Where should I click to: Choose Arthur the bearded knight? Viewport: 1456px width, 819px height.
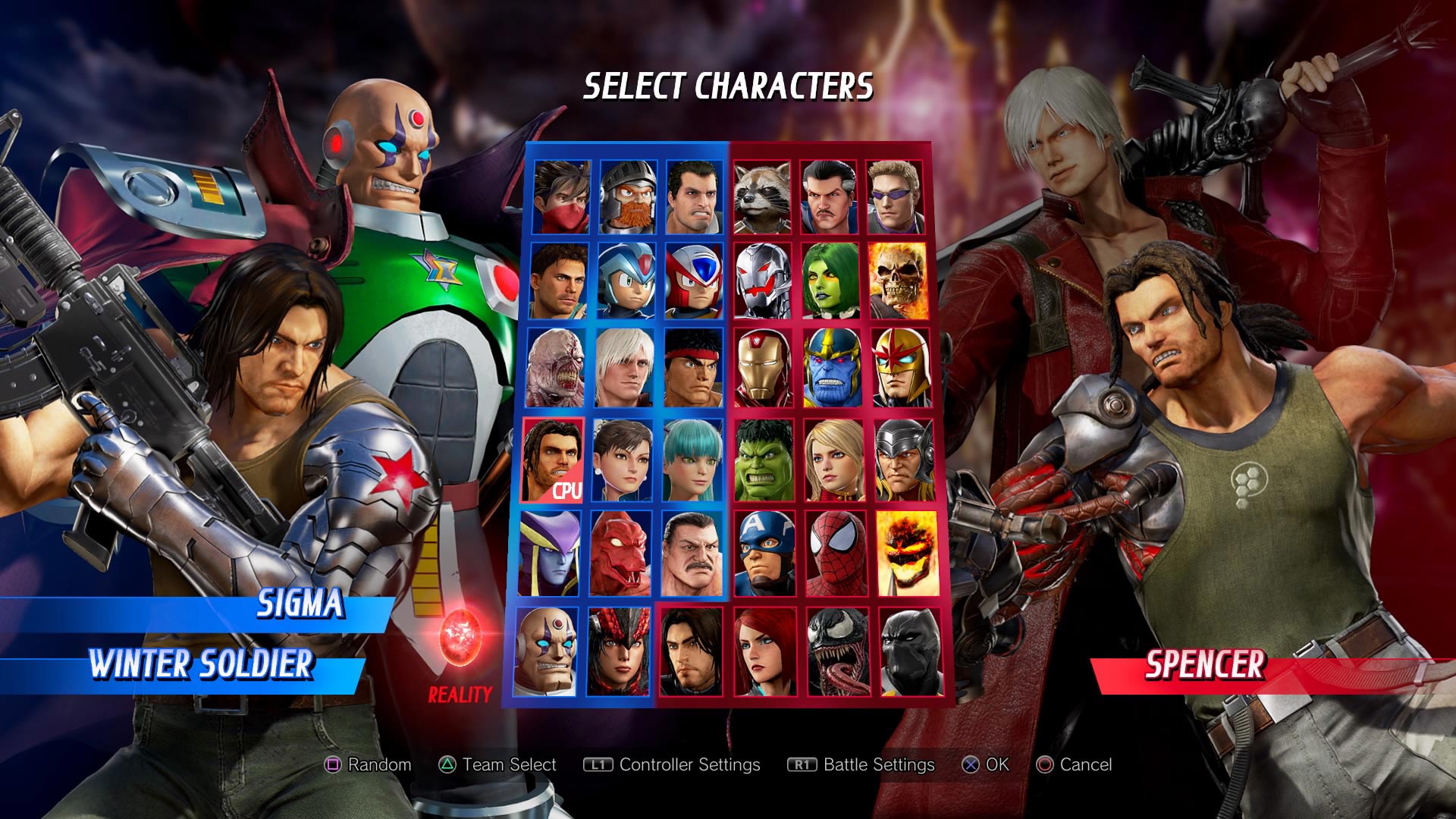click(628, 196)
